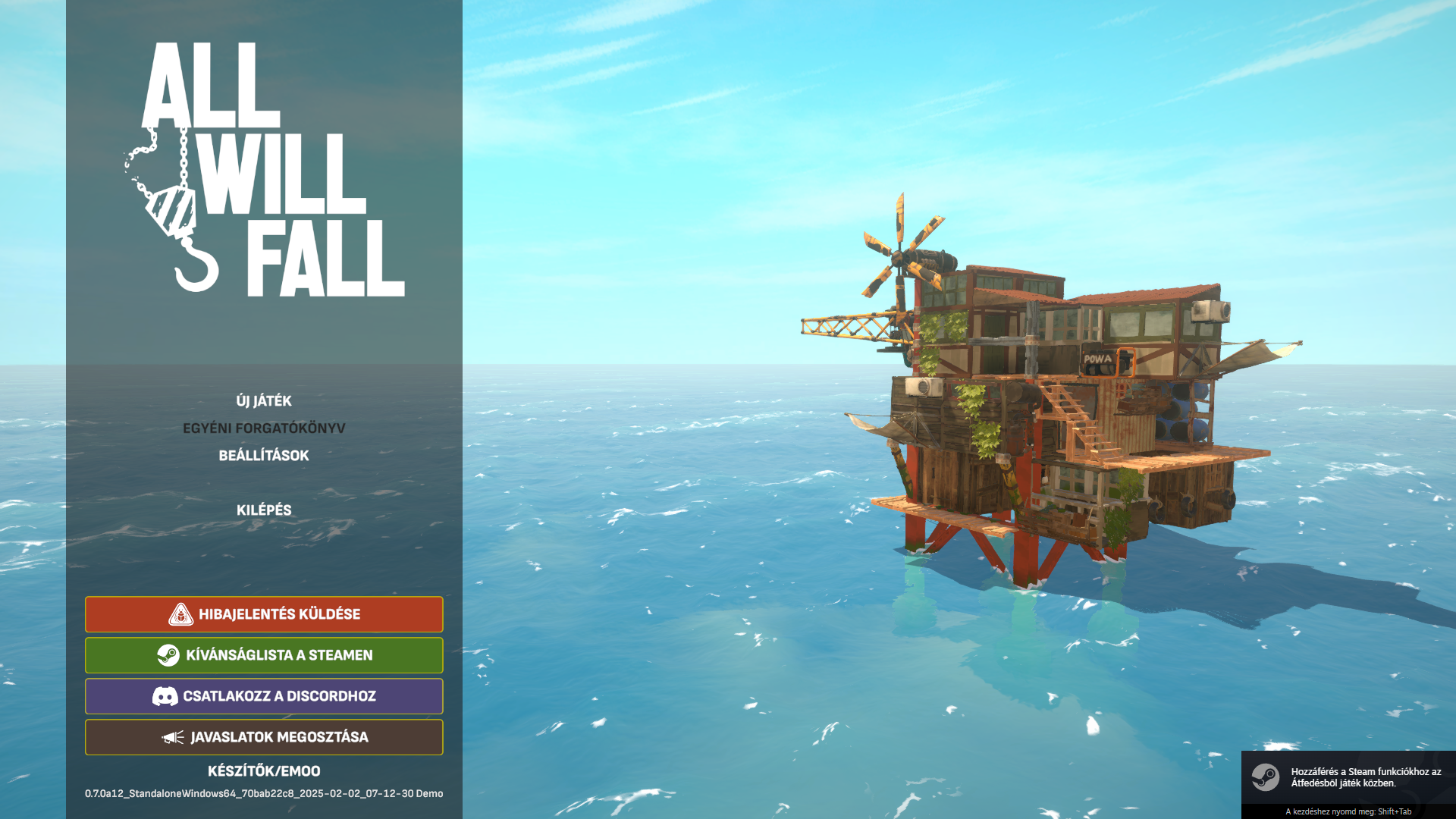Open the Beállítások settings menu
The height and width of the screenshot is (819, 1456).
[264, 455]
